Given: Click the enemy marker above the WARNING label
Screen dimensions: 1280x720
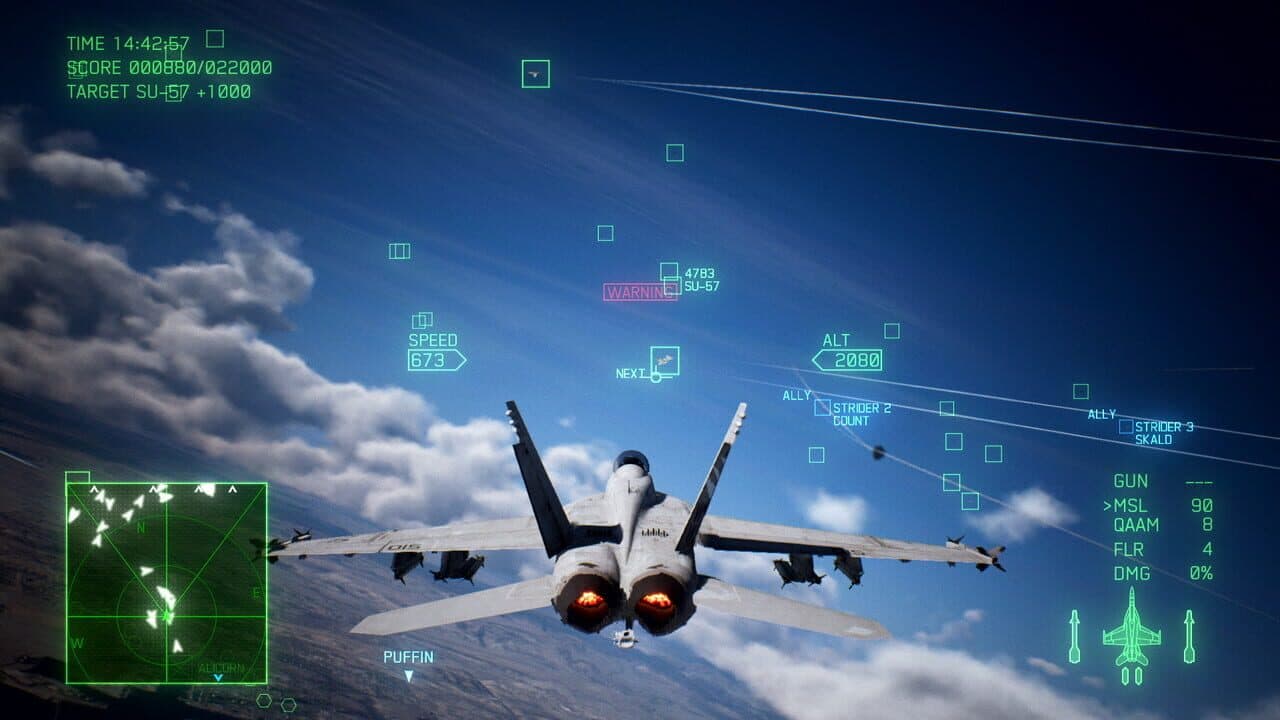Looking at the screenshot, I should [668, 272].
